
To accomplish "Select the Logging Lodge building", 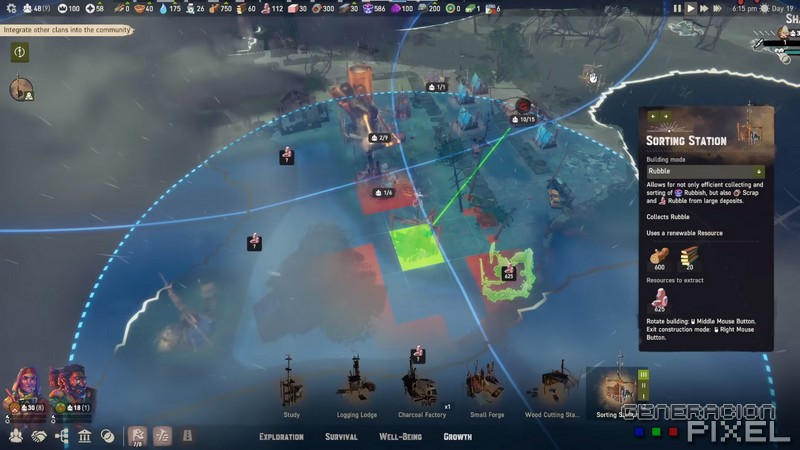I will point(354,386).
